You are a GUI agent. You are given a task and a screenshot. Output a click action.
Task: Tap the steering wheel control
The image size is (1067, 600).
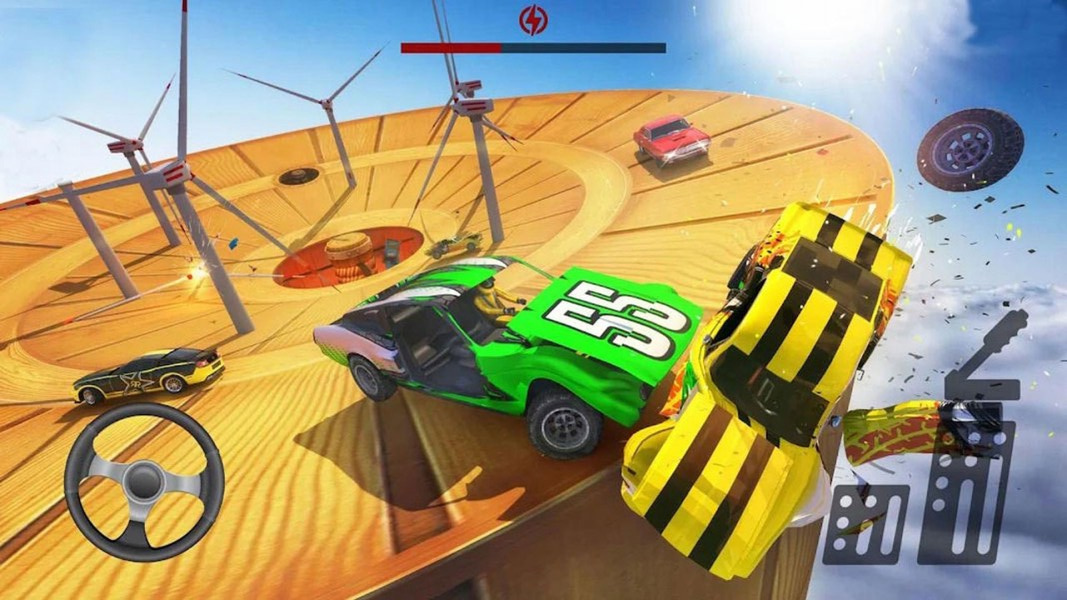[144, 481]
